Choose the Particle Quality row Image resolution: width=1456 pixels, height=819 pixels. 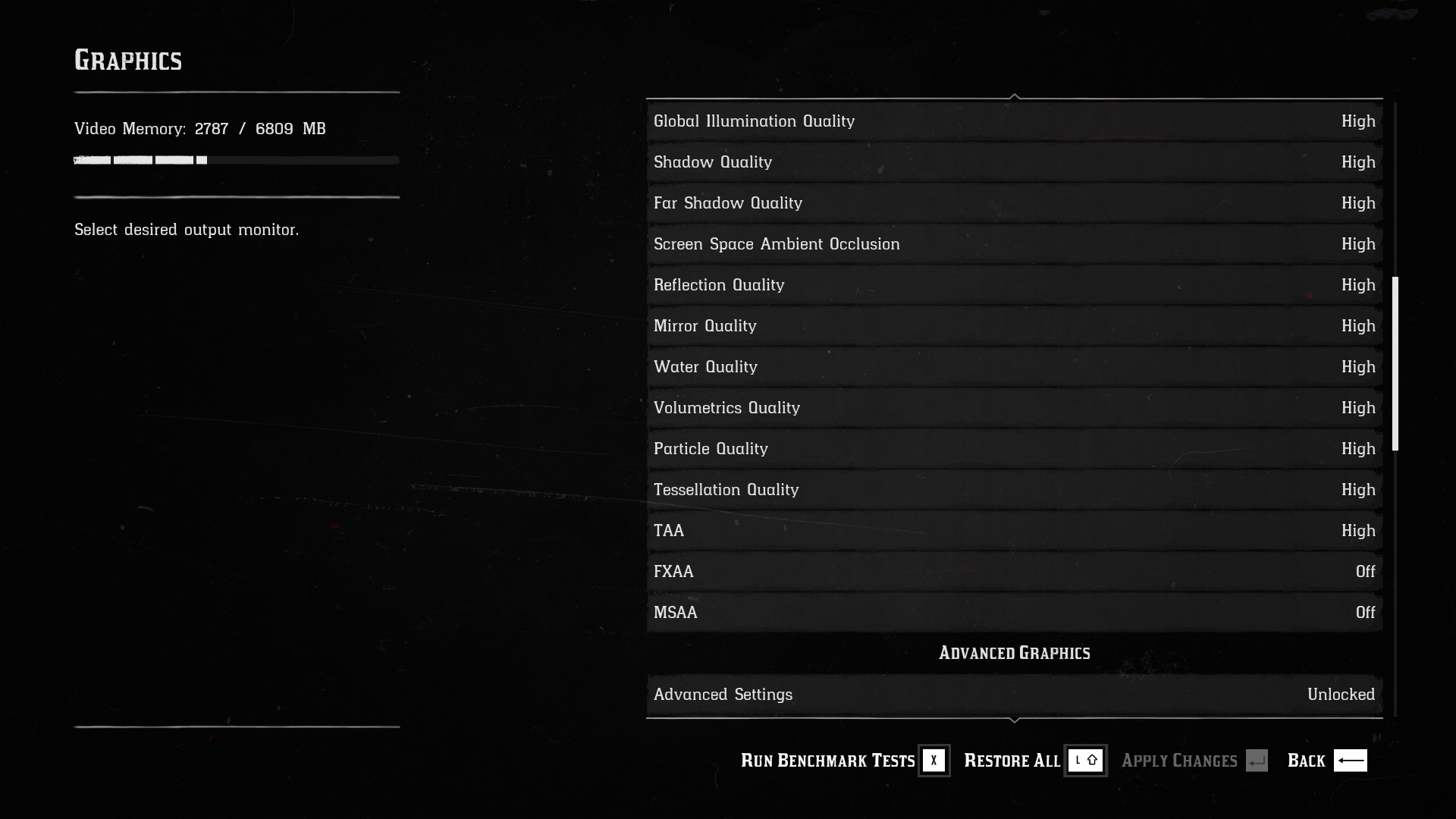tap(1014, 449)
